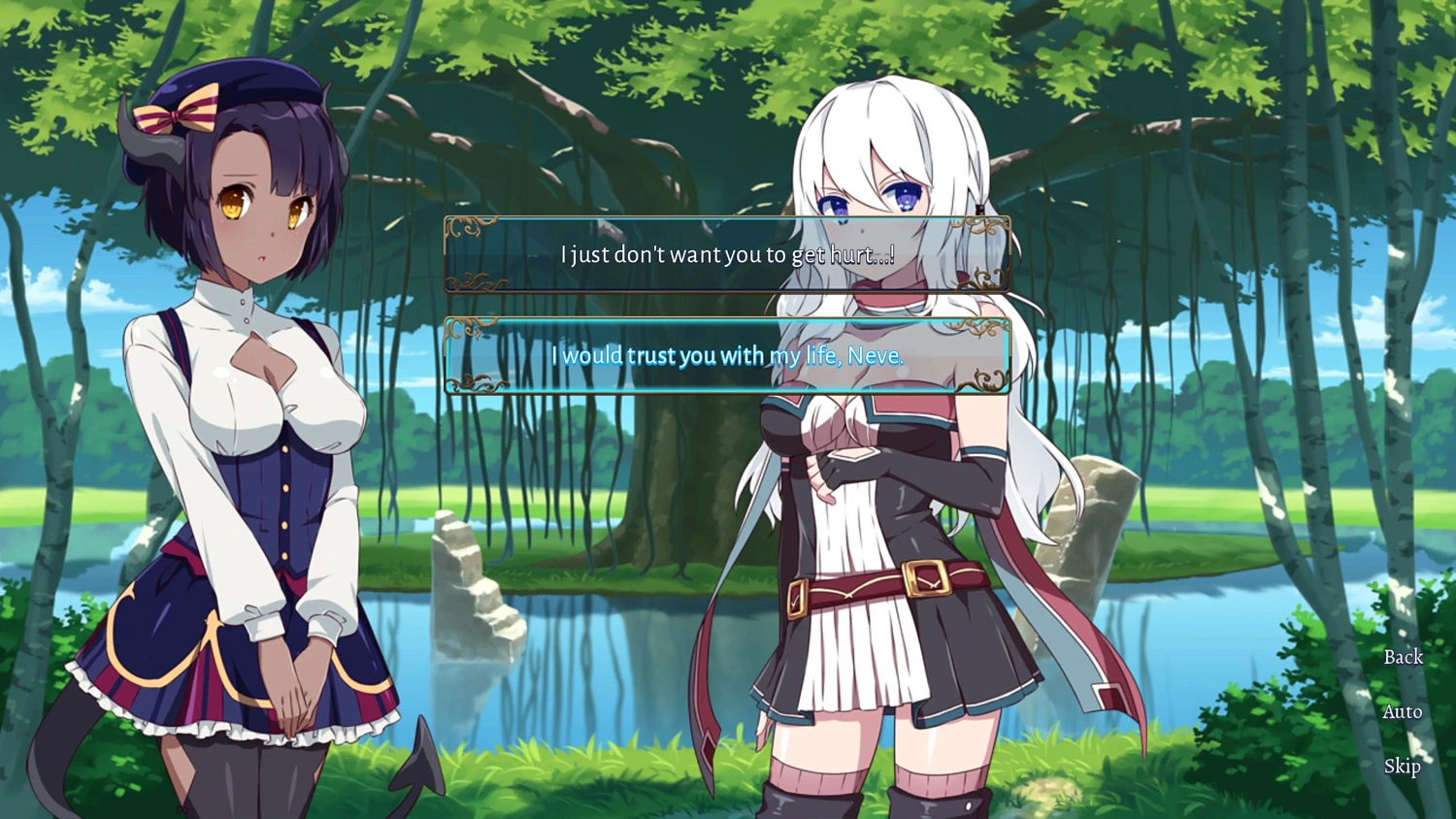Choose "I would trust you with my life, Neve."
The height and width of the screenshot is (819, 1456).
click(726, 355)
